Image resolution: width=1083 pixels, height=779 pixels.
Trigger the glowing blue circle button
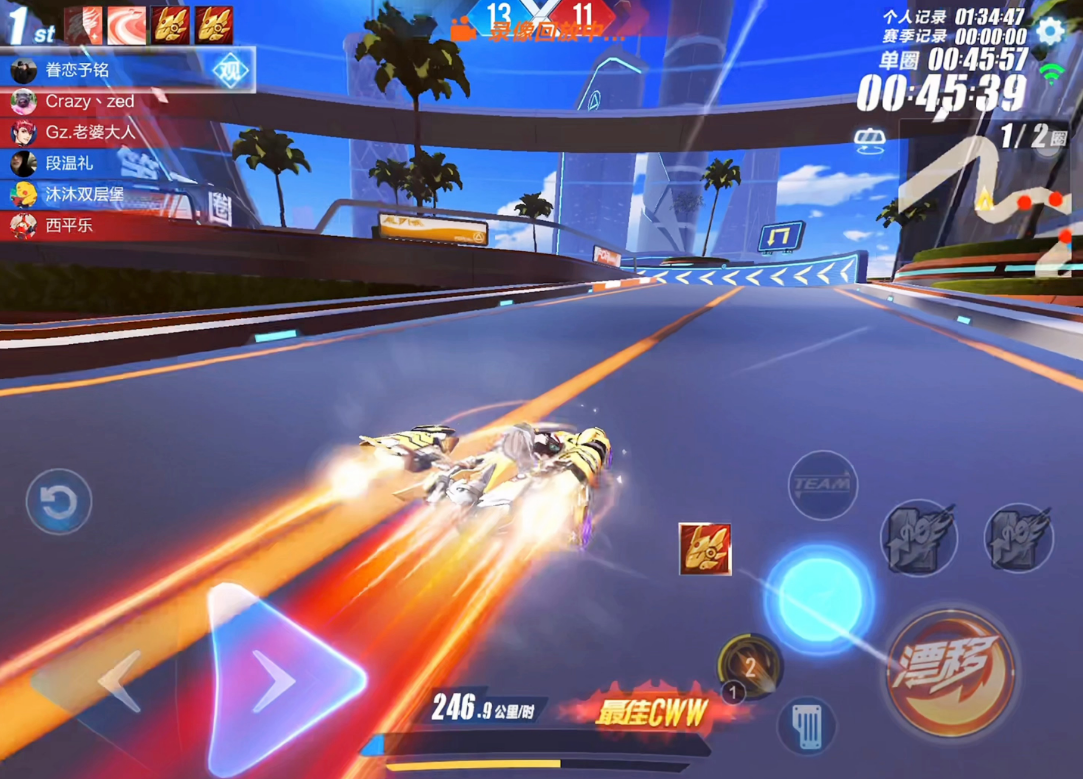point(818,597)
